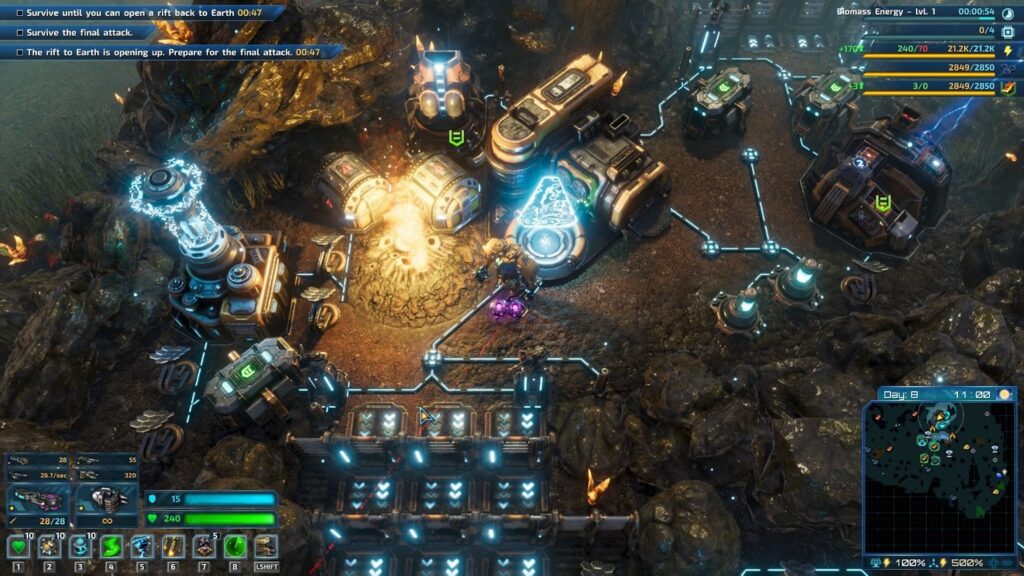The height and width of the screenshot is (576, 1024).
Task: Click the sun day-cycle icon above the minimap
Action: pyautogui.click(x=1004, y=395)
